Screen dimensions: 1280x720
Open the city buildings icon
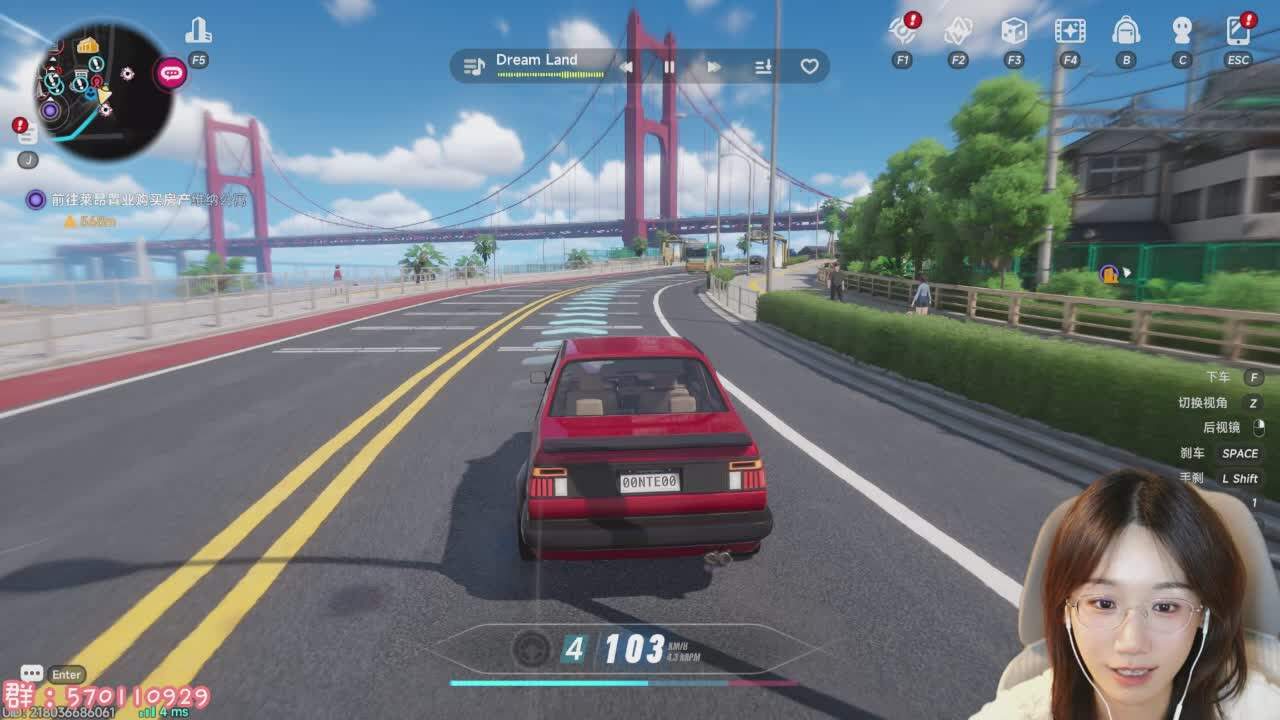click(198, 32)
